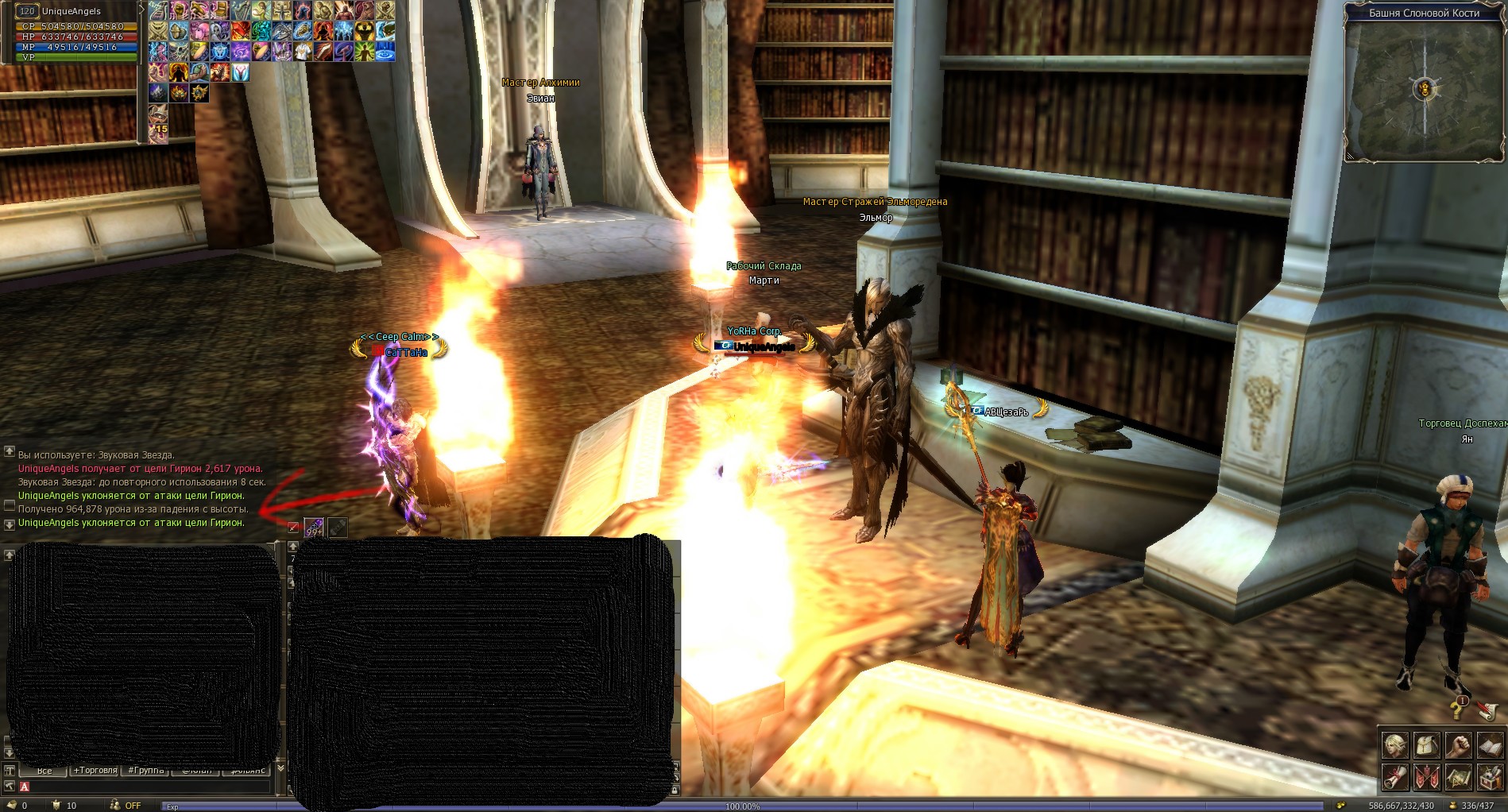Switch to the "Все" chat tab
This screenshot has width=1508, height=812.
click(x=44, y=771)
